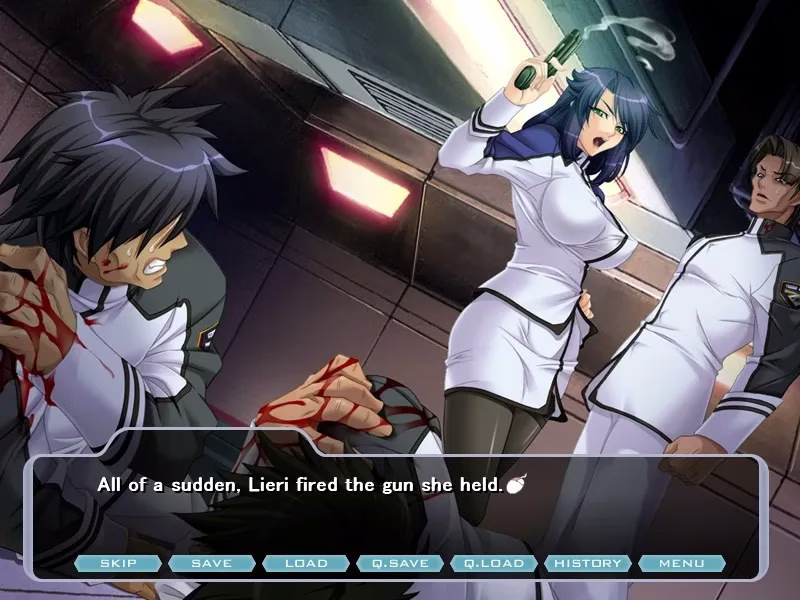Open the MENU
Viewport: 800px width, 600px height.
(682, 563)
